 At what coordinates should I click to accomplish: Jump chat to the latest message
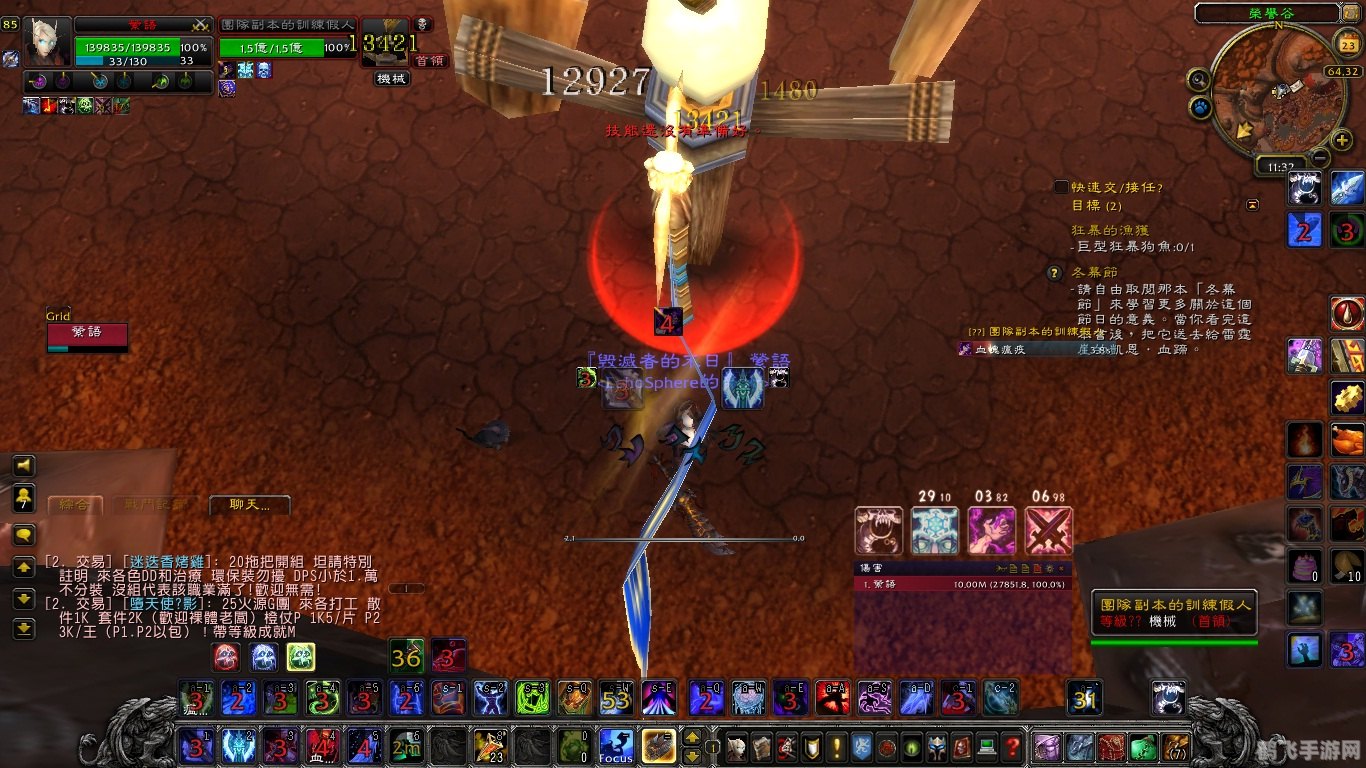pos(23,629)
